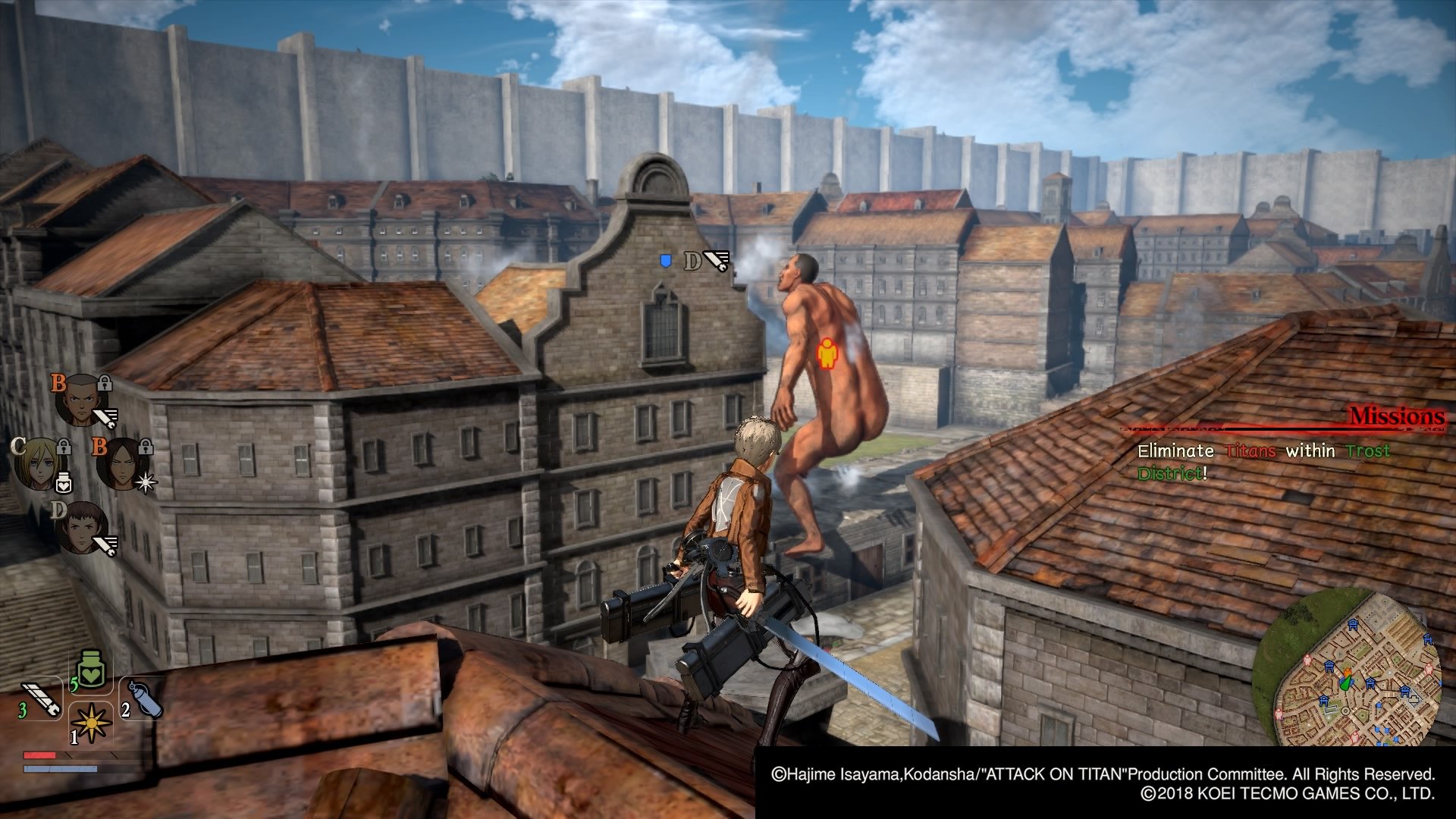Image resolution: width=1456 pixels, height=819 pixels.
Task: Toggle the lock beside Christa's C portrait
Action: tap(64, 446)
